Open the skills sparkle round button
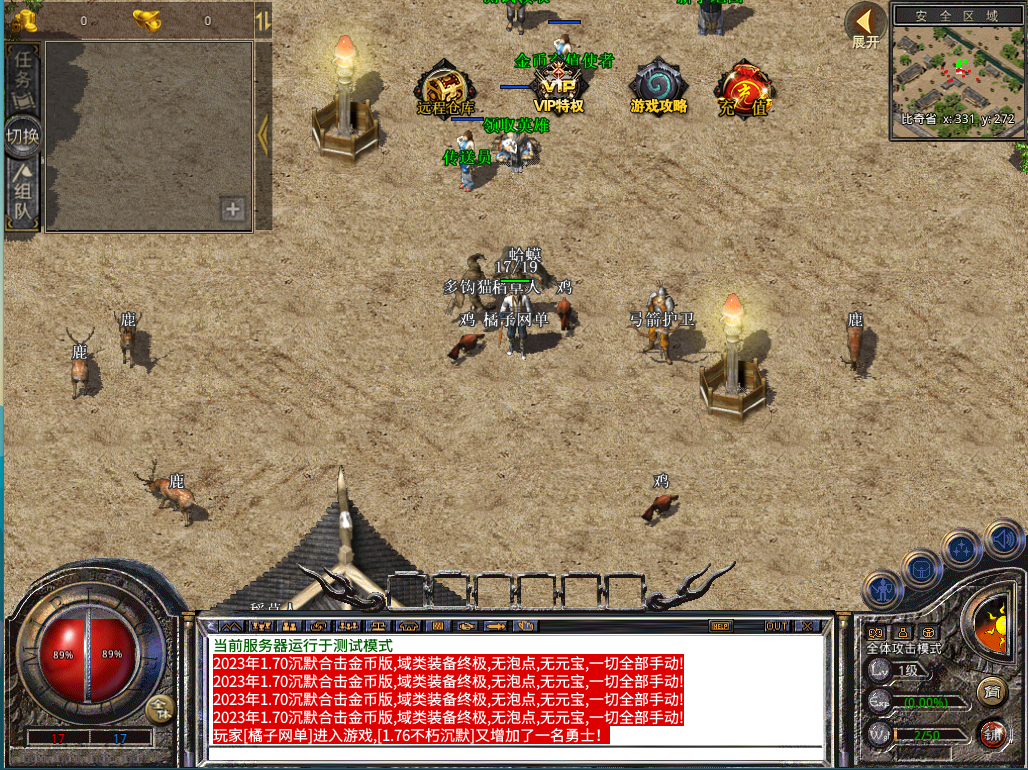This screenshot has width=1028, height=770. tap(962, 548)
